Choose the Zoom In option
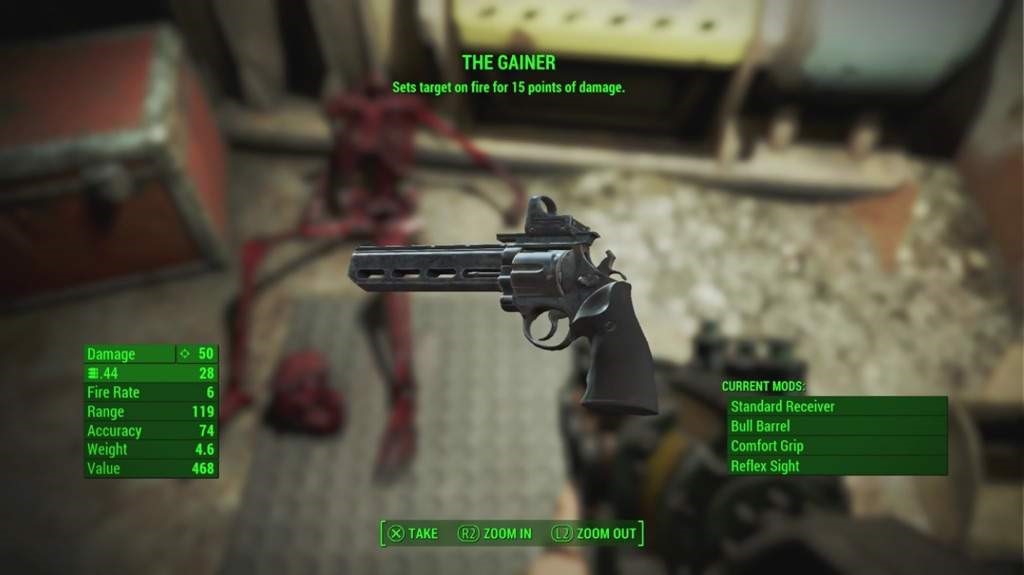This screenshot has height=575, width=1024. tap(495, 533)
